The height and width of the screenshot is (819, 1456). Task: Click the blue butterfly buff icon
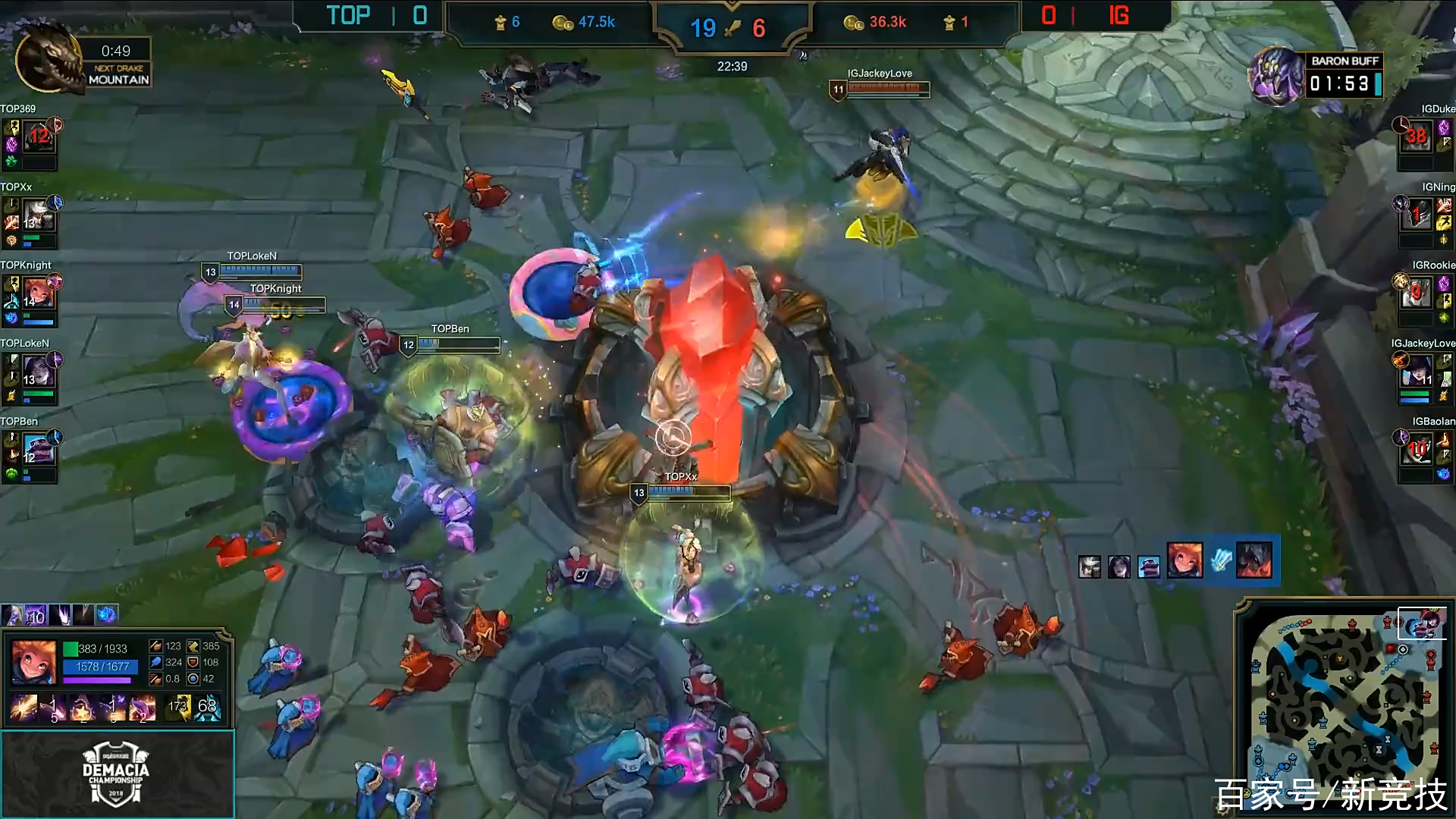107,615
